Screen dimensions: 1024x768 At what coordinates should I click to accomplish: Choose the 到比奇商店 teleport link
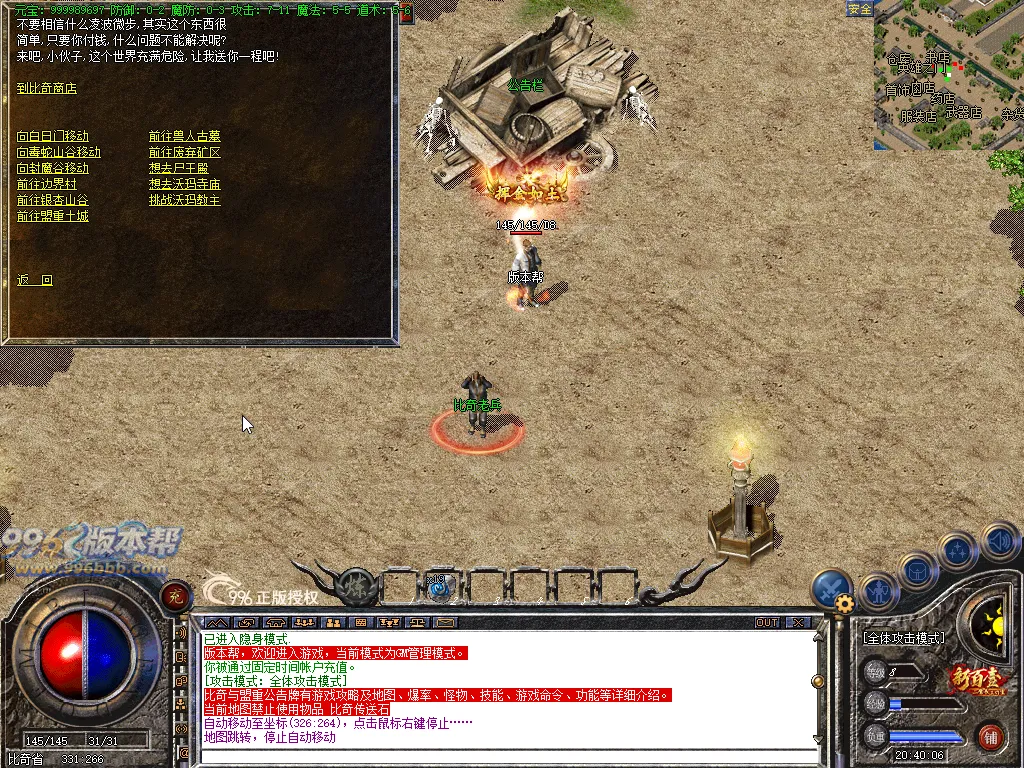[x=47, y=88]
